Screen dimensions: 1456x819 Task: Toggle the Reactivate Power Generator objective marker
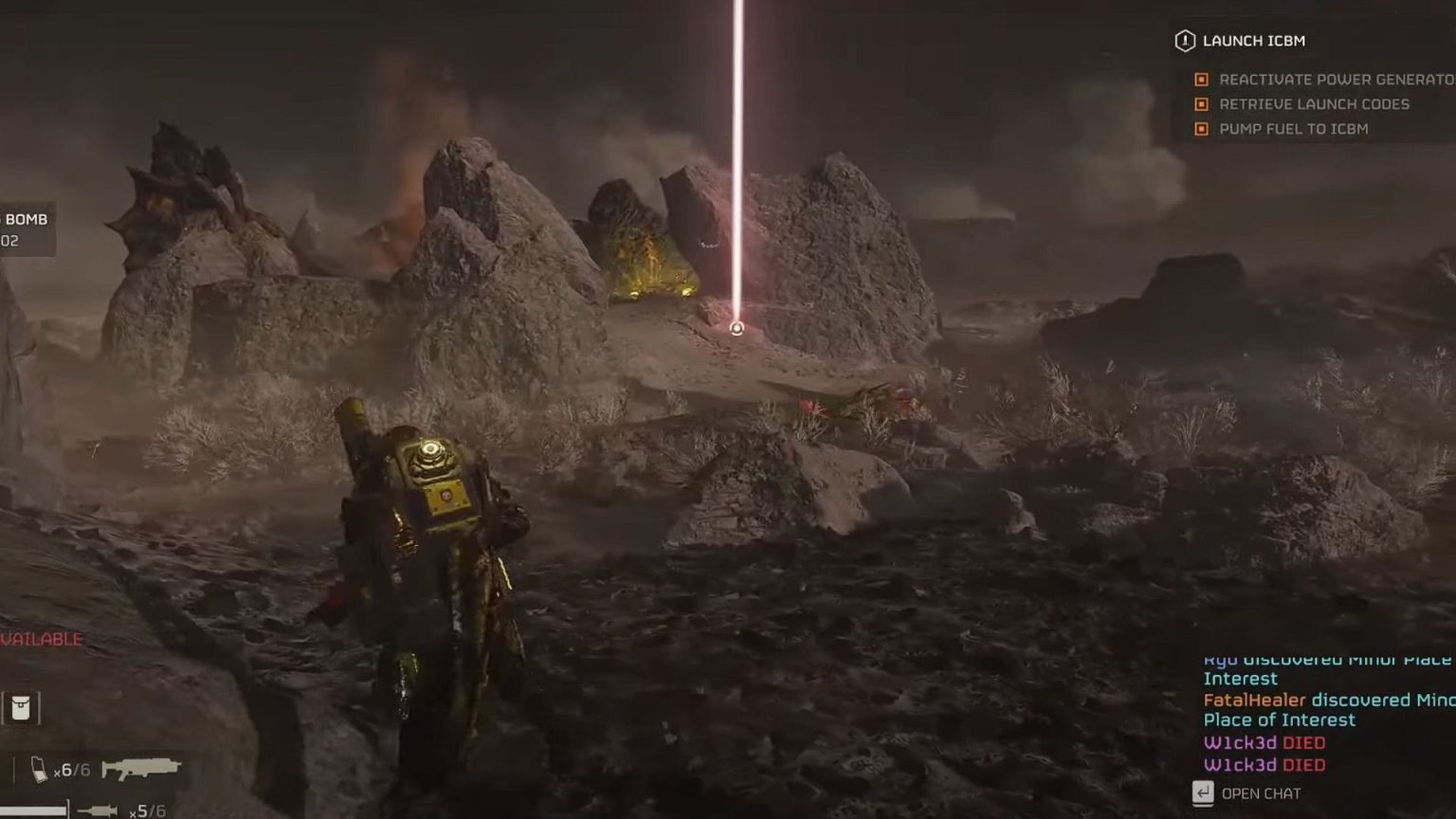pos(1201,80)
